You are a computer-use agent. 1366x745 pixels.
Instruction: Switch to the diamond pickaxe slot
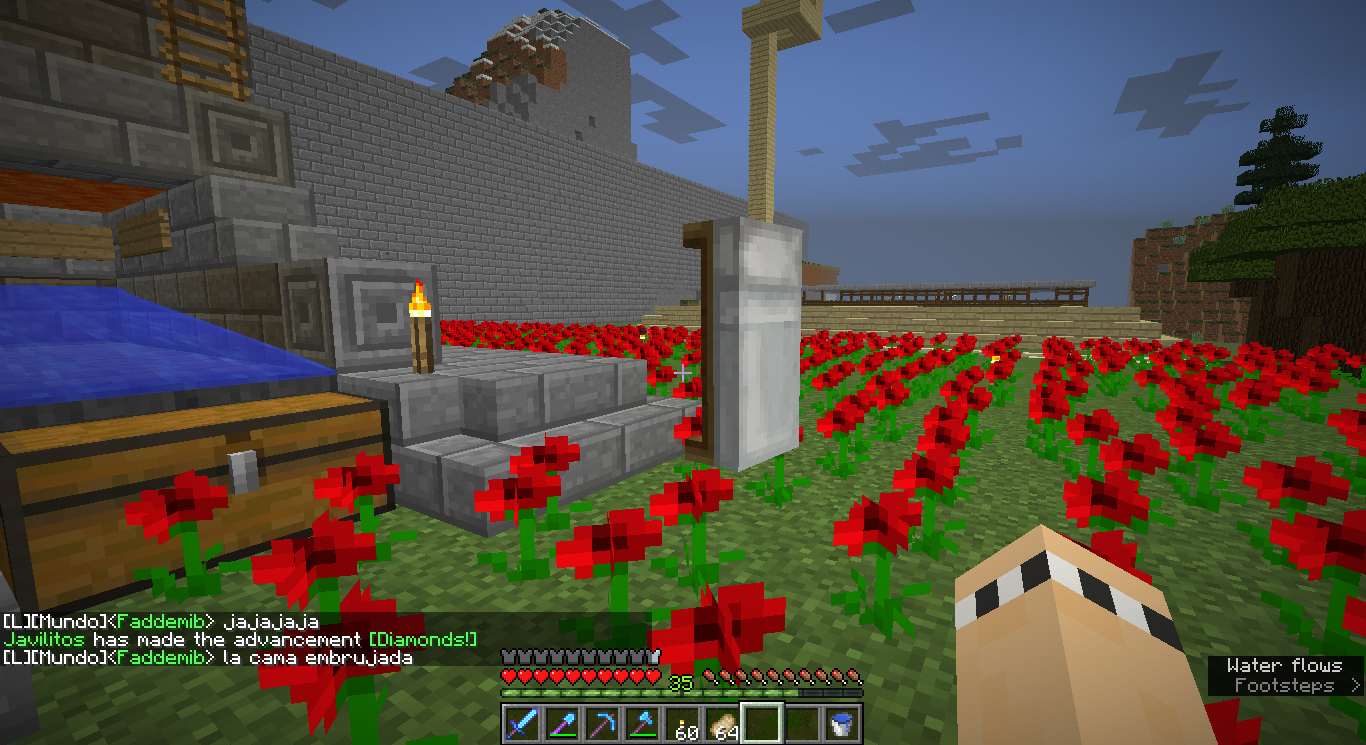(601, 722)
